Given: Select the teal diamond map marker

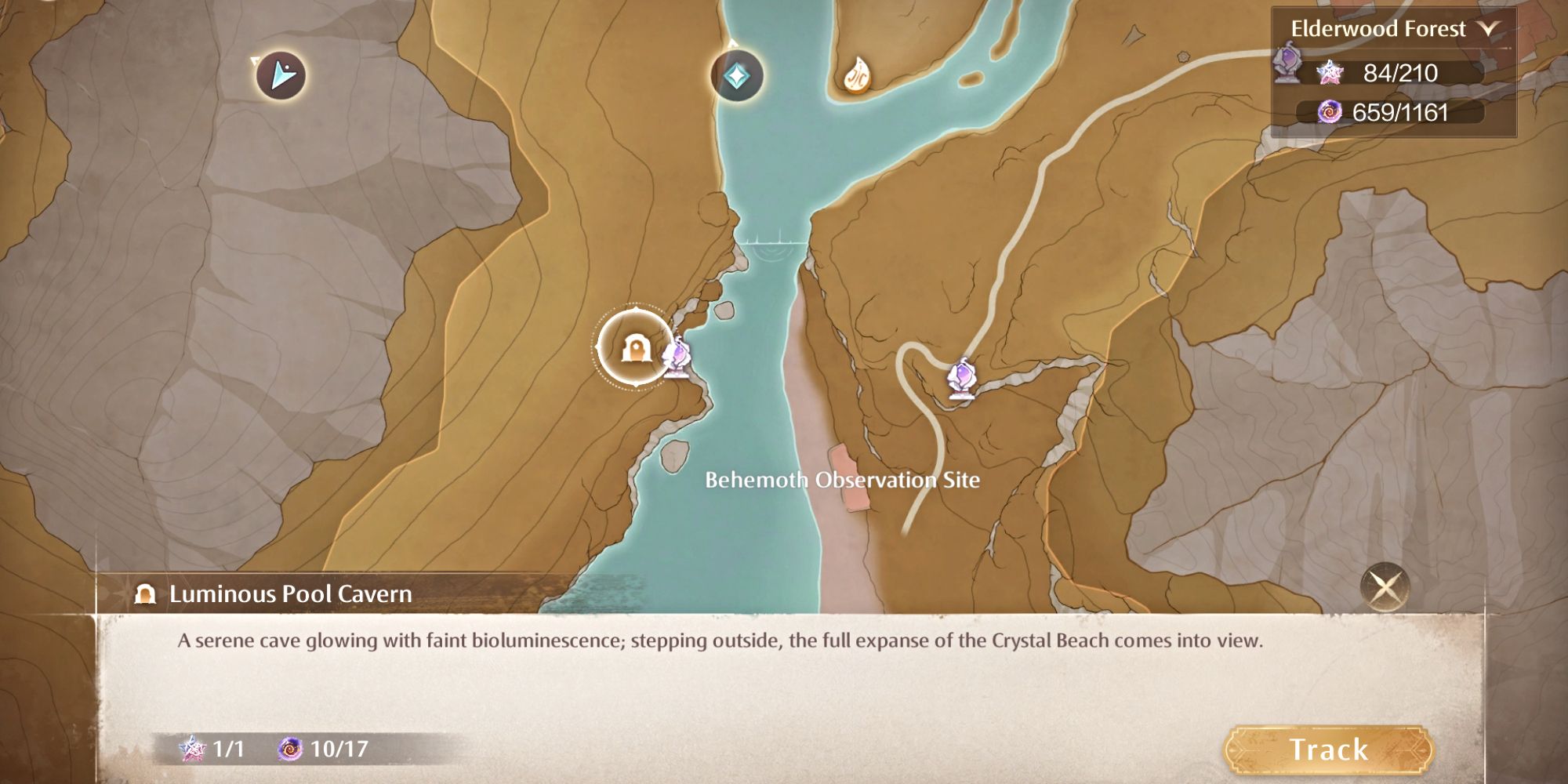Looking at the screenshot, I should [x=736, y=76].
